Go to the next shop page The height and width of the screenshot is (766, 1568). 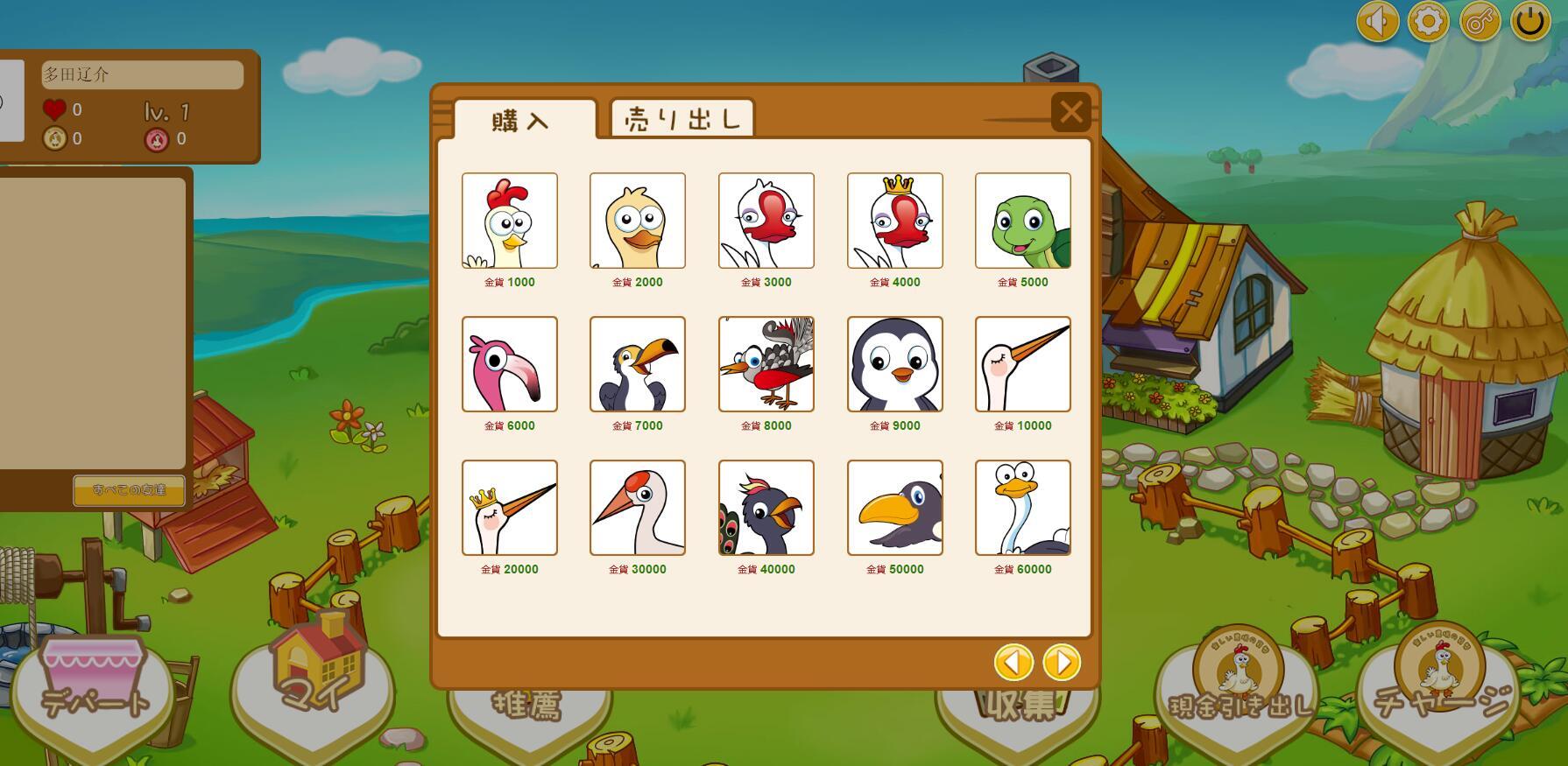pos(1062,663)
